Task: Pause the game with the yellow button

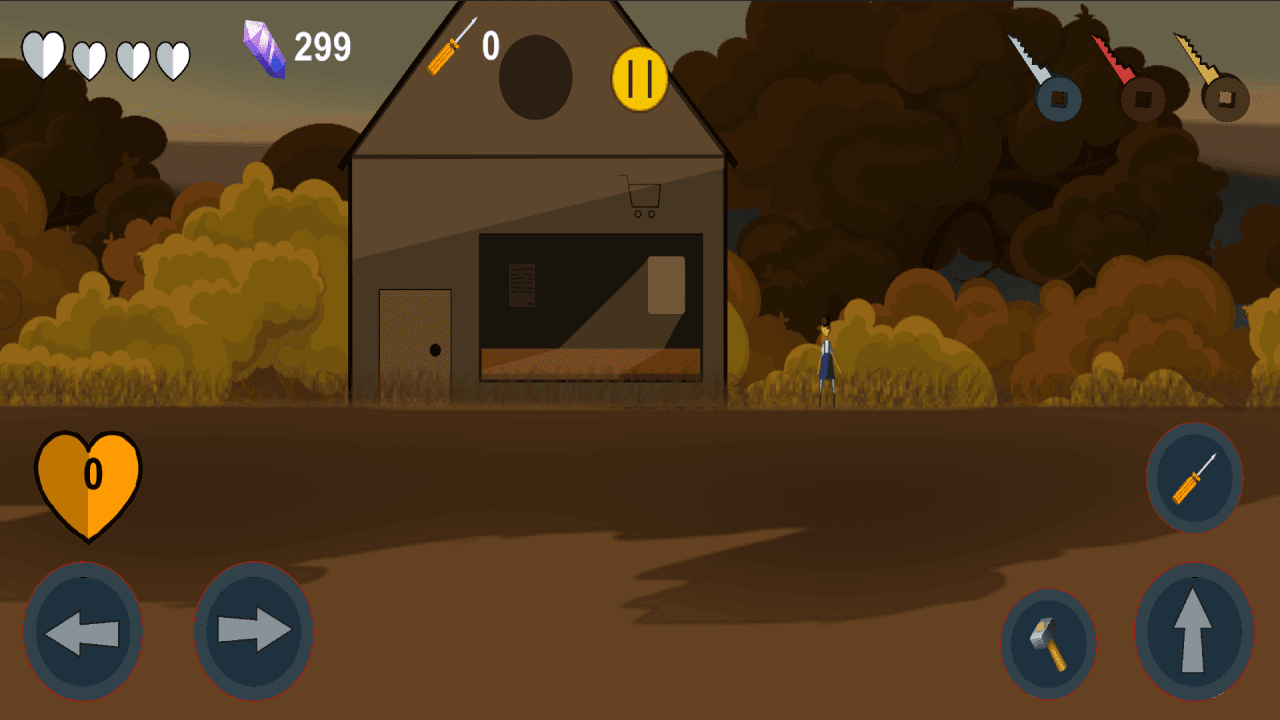Action: (x=639, y=79)
